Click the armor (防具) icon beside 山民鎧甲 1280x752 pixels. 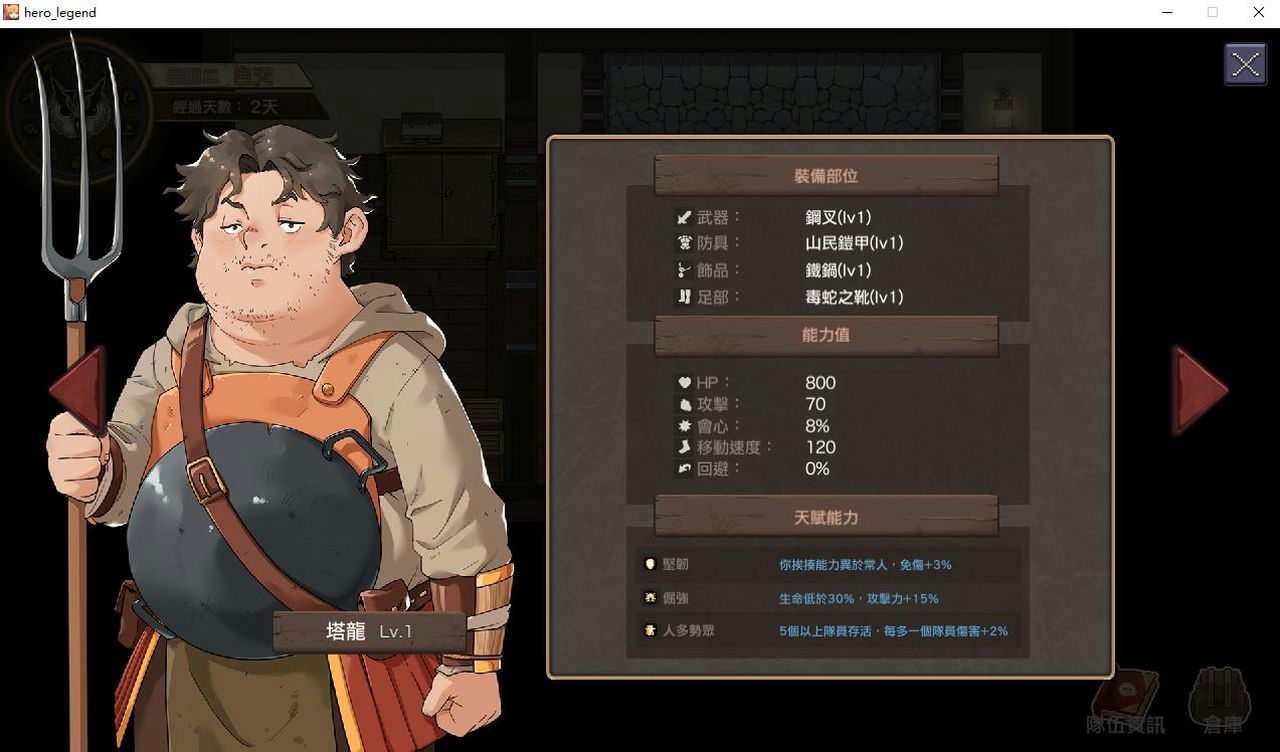click(x=683, y=243)
